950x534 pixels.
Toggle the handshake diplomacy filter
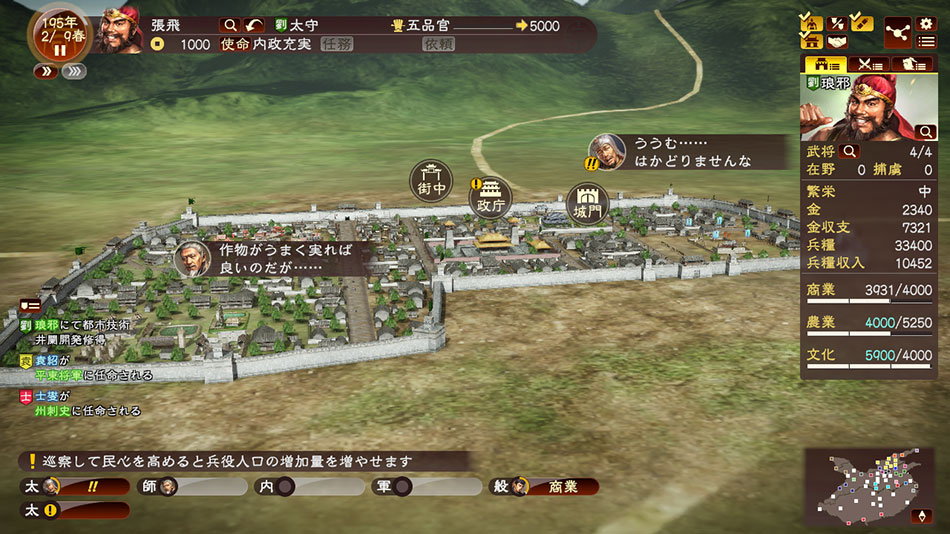tap(836, 42)
